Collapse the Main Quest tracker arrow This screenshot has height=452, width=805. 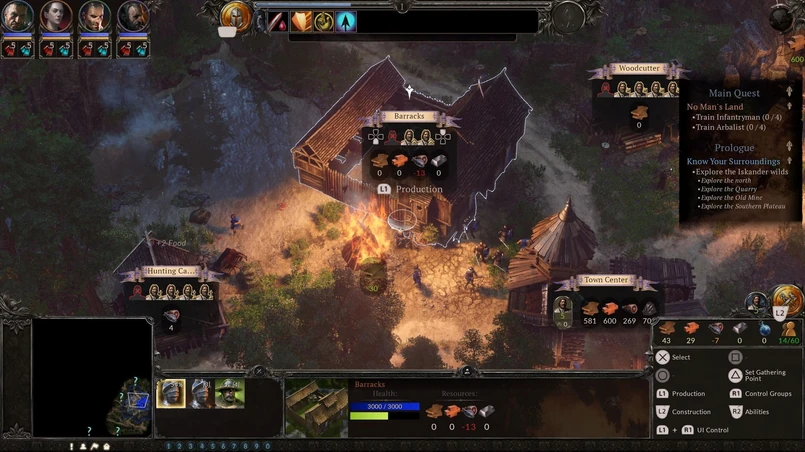click(789, 93)
